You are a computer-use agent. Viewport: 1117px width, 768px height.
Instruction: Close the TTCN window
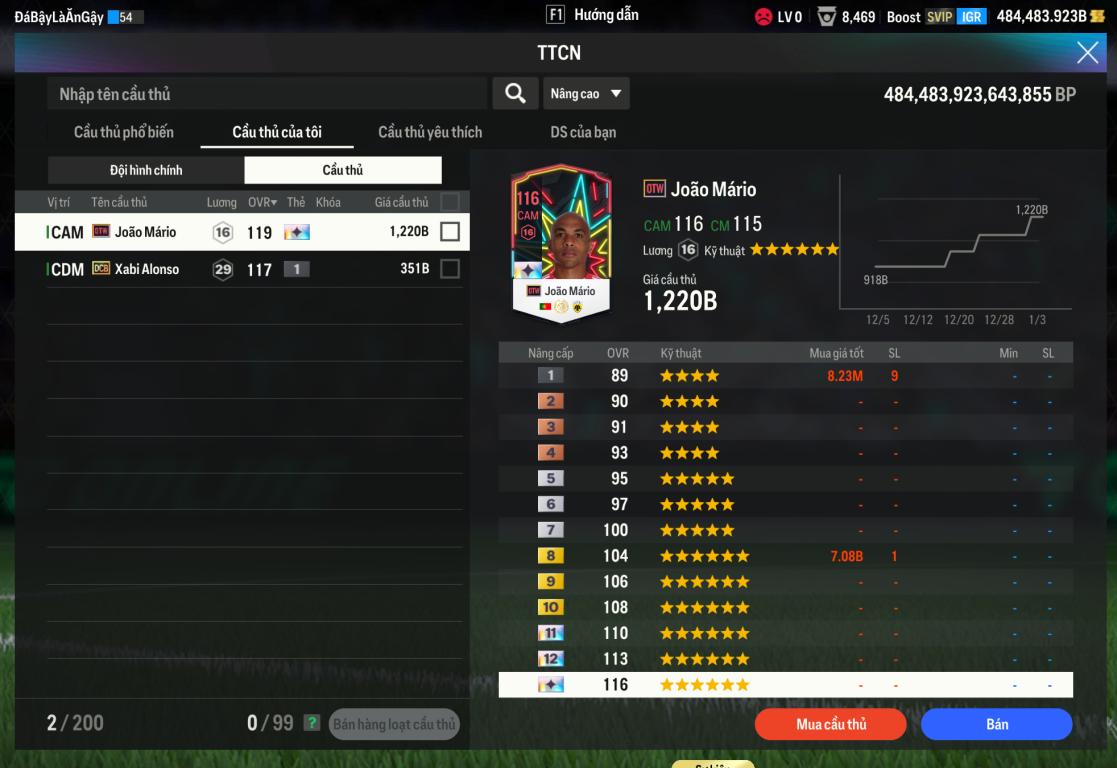pos(1087,53)
